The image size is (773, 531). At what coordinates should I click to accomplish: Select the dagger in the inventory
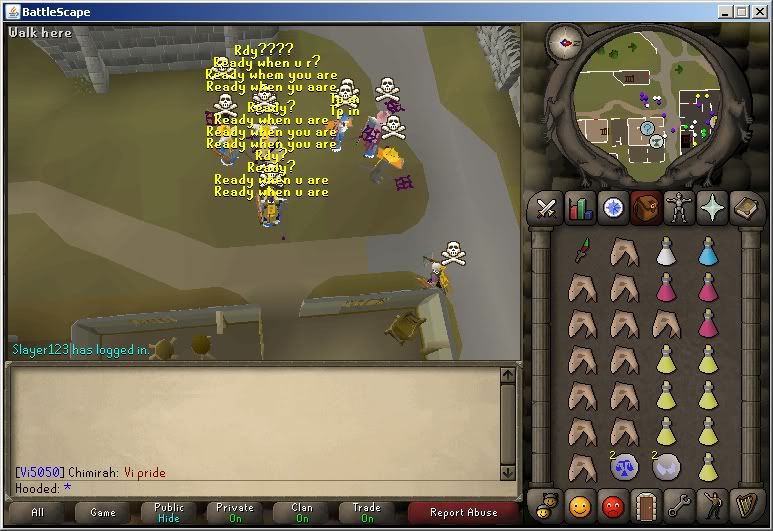tap(582, 250)
